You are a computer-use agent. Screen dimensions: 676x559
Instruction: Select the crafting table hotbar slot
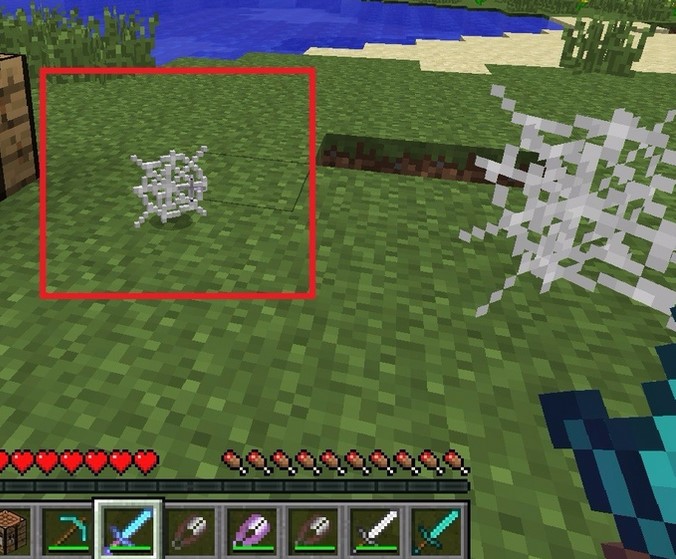click(14, 529)
